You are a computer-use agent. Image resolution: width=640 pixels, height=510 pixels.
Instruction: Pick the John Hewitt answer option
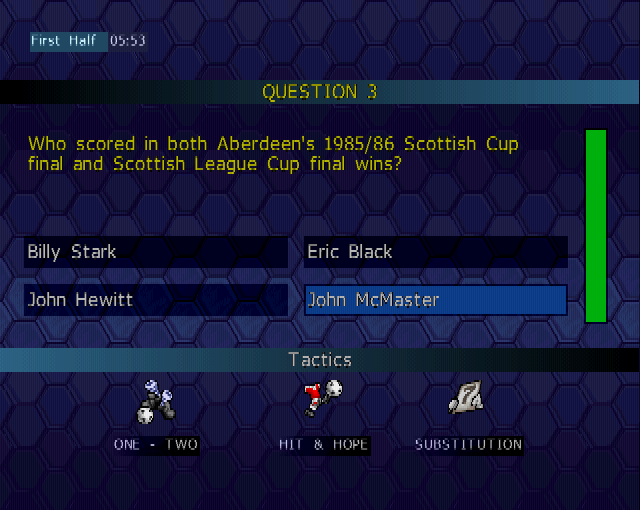click(x=155, y=300)
